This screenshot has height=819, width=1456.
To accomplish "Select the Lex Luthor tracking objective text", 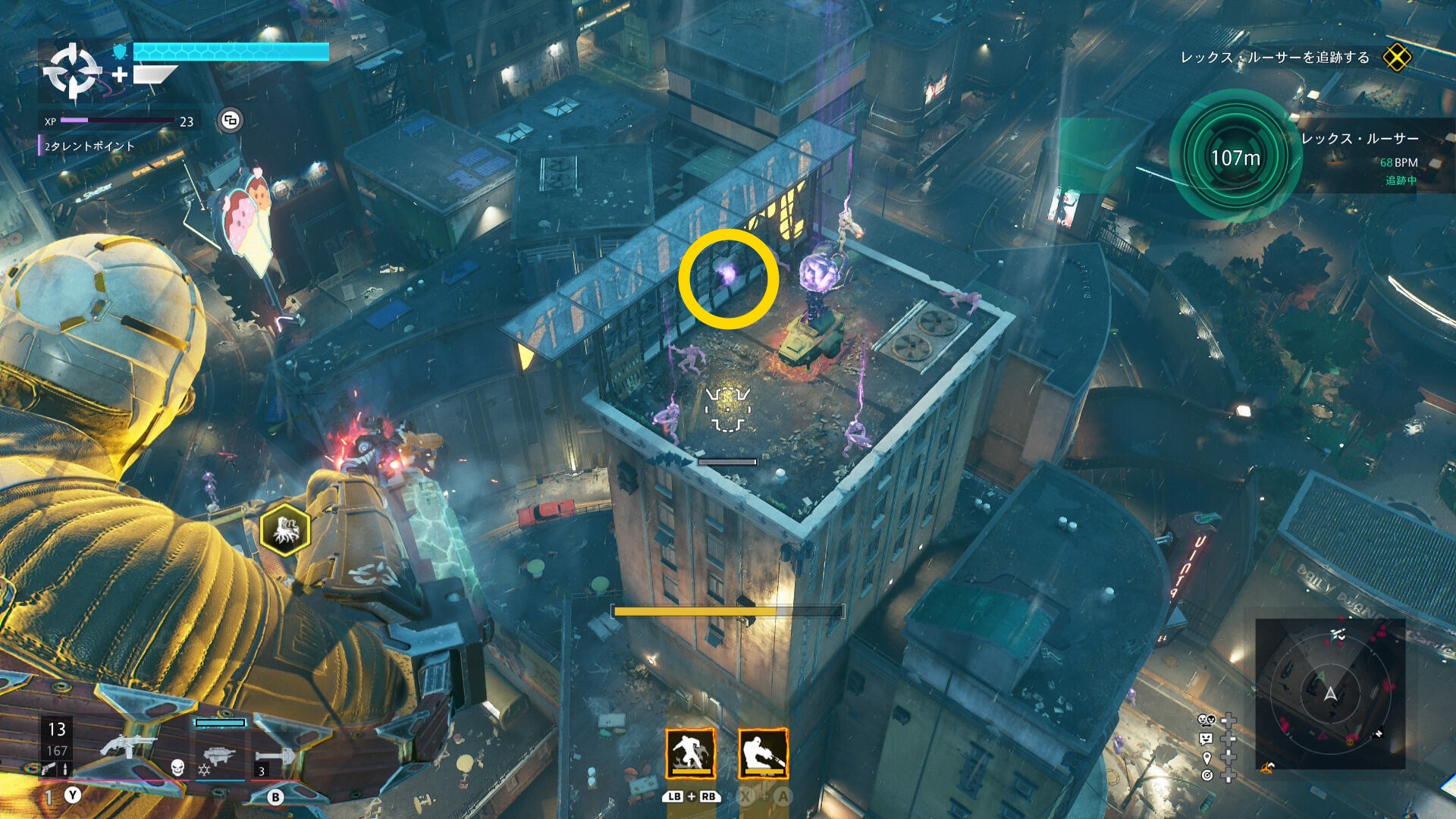I will coord(1275,58).
